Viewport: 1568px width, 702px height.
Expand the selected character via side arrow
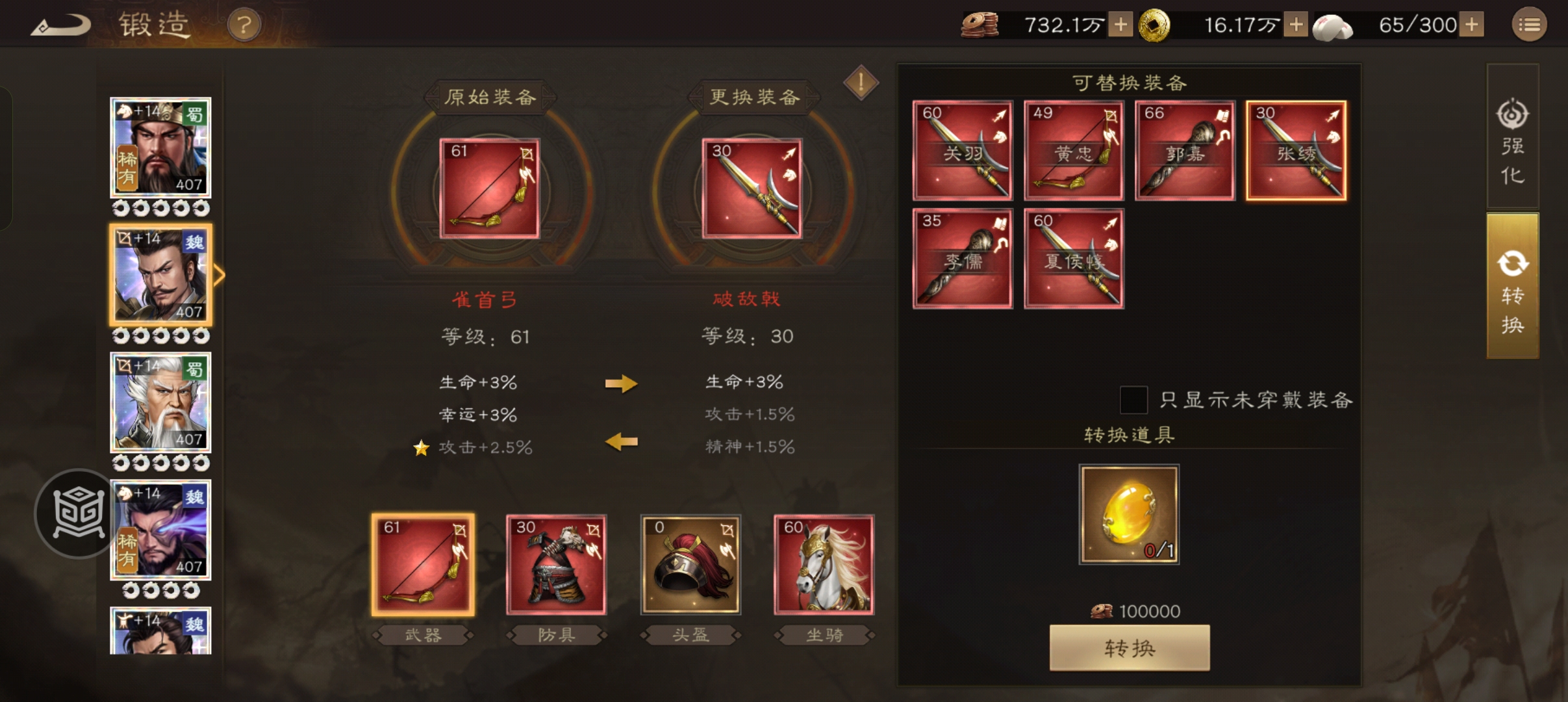220,274
